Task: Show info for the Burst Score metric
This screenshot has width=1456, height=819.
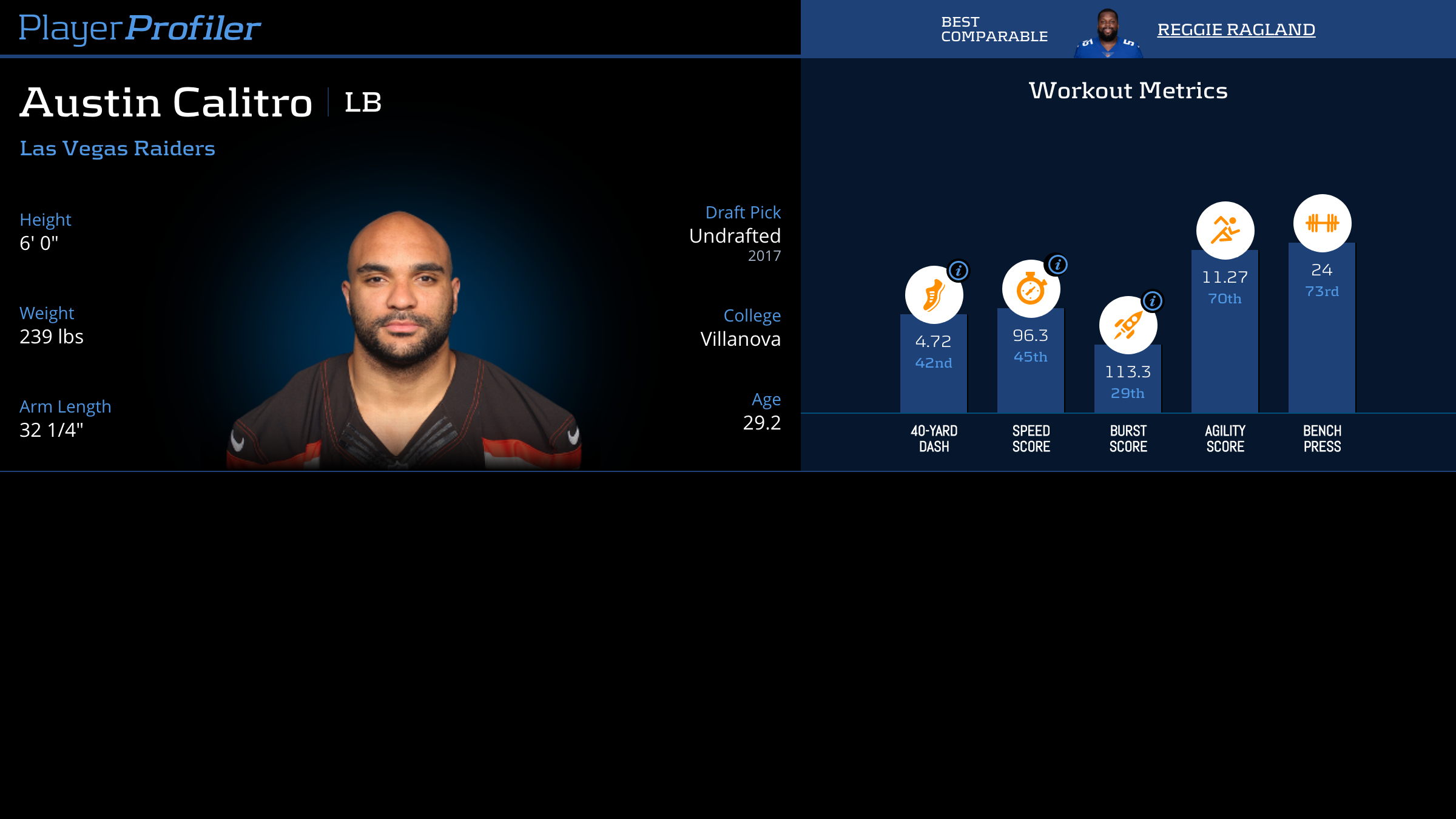Action: pos(1152,301)
